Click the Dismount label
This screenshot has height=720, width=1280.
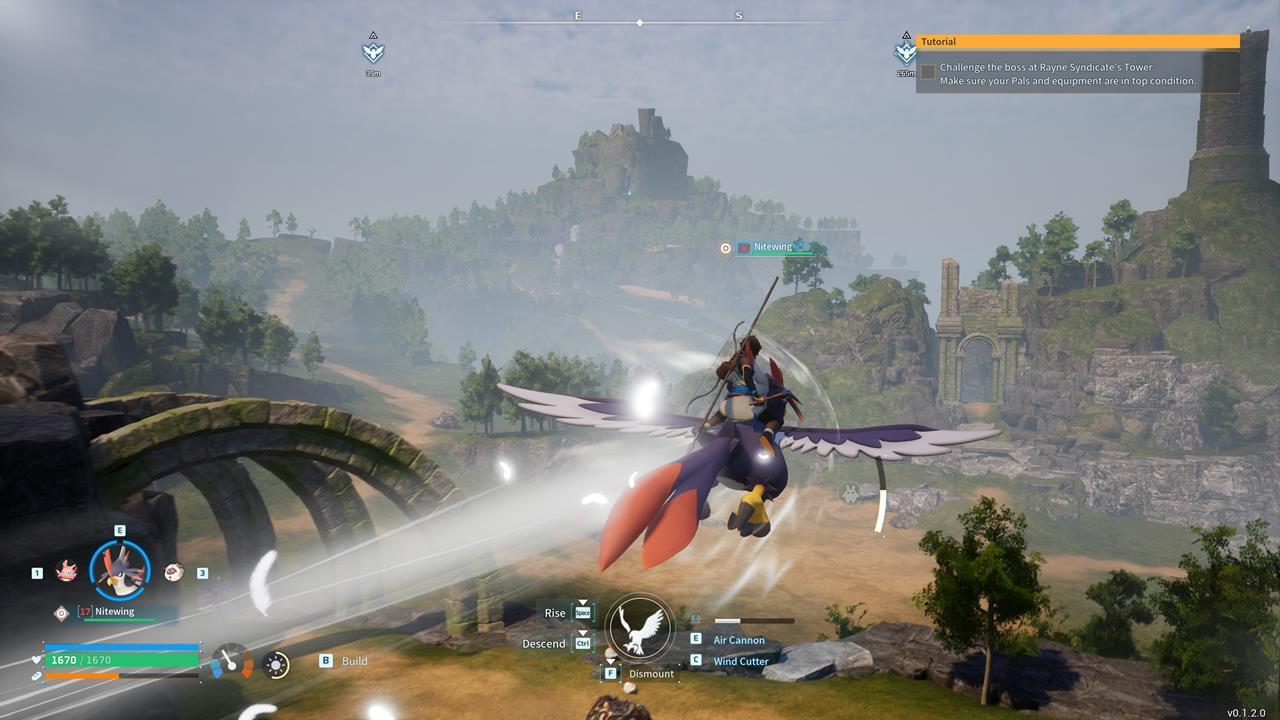(651, 674)
